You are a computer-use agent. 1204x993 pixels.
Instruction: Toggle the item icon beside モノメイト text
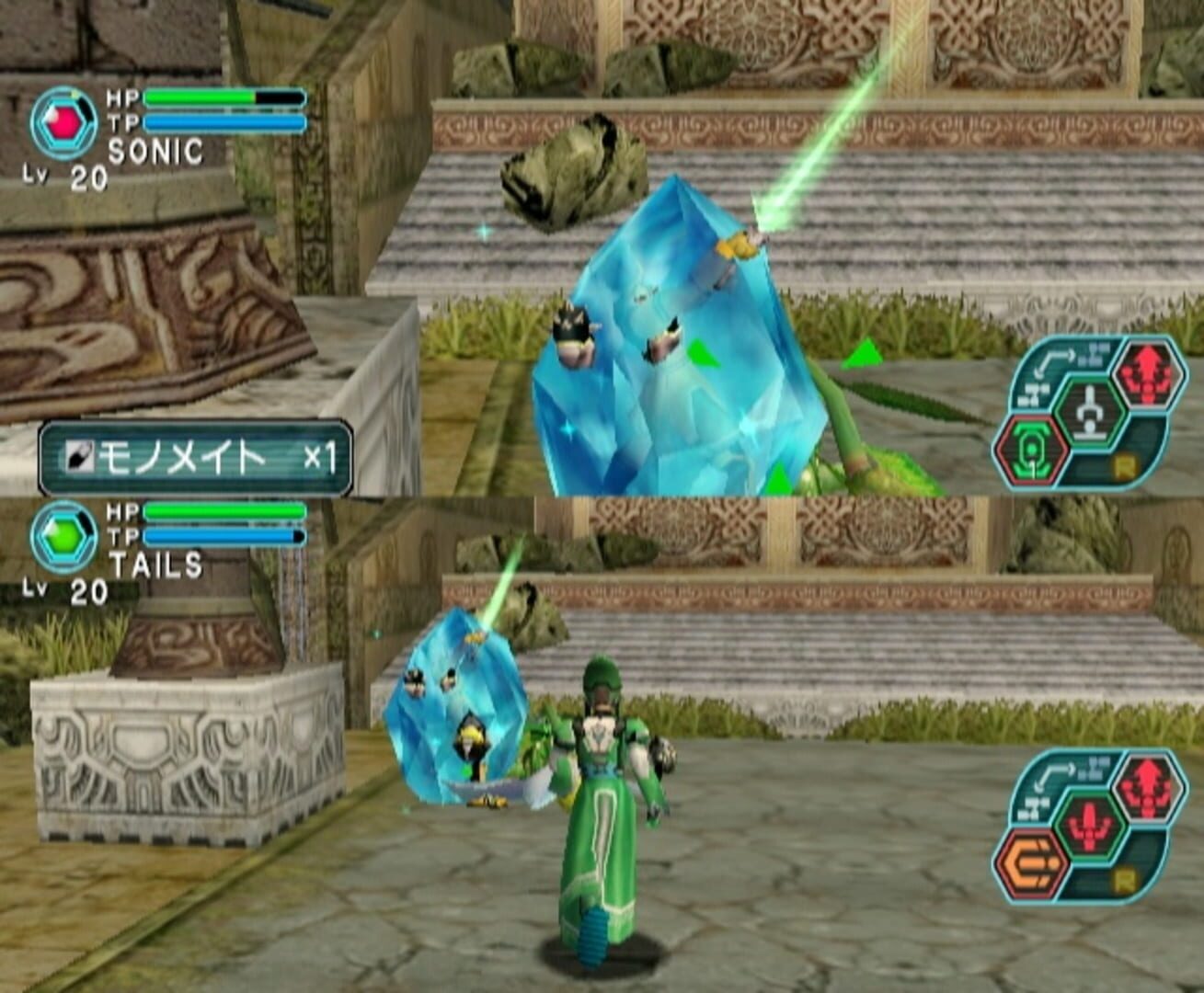81,452
